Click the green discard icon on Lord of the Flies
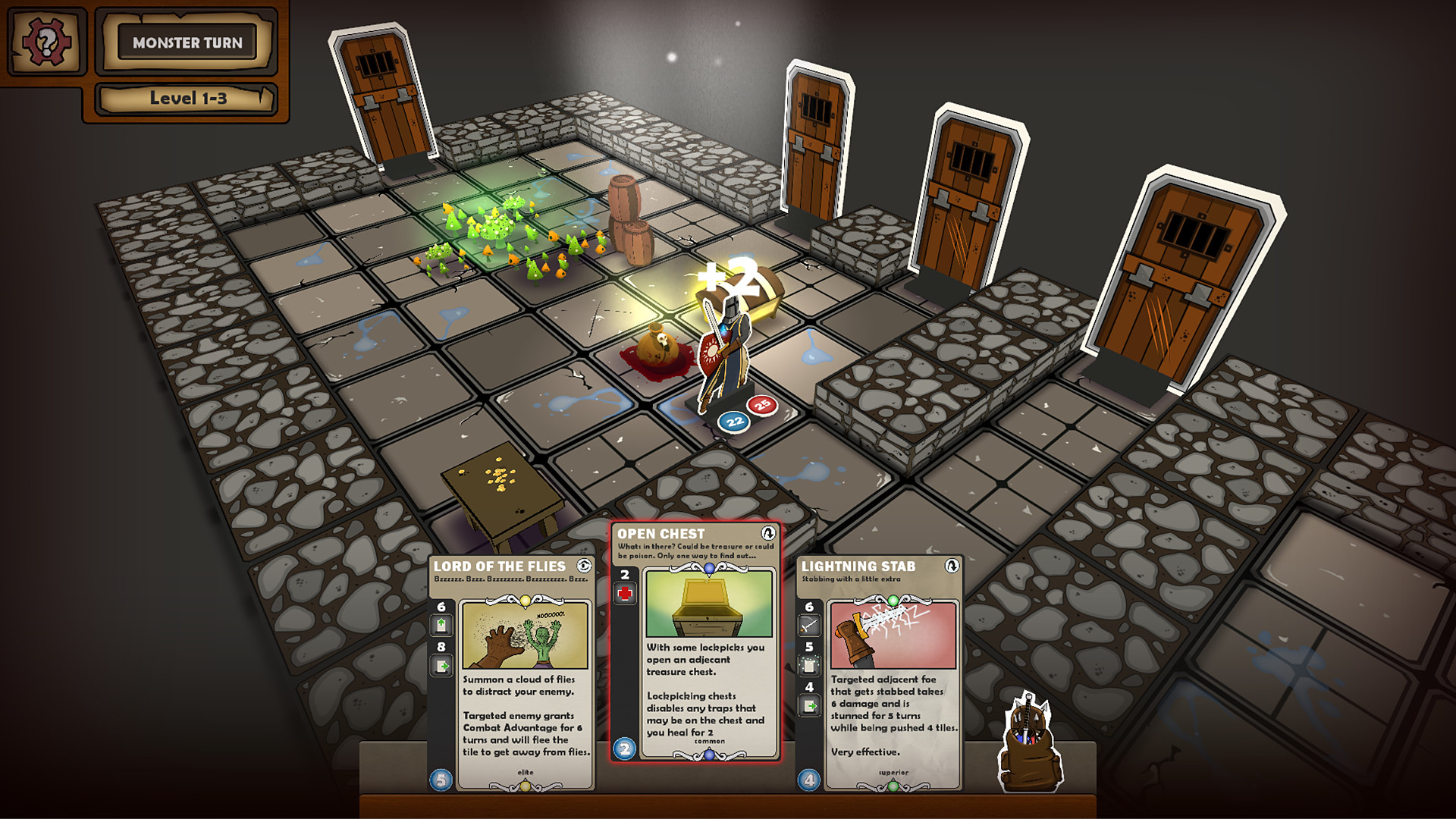Screen dimensions: 1456x819 (441, 664)
